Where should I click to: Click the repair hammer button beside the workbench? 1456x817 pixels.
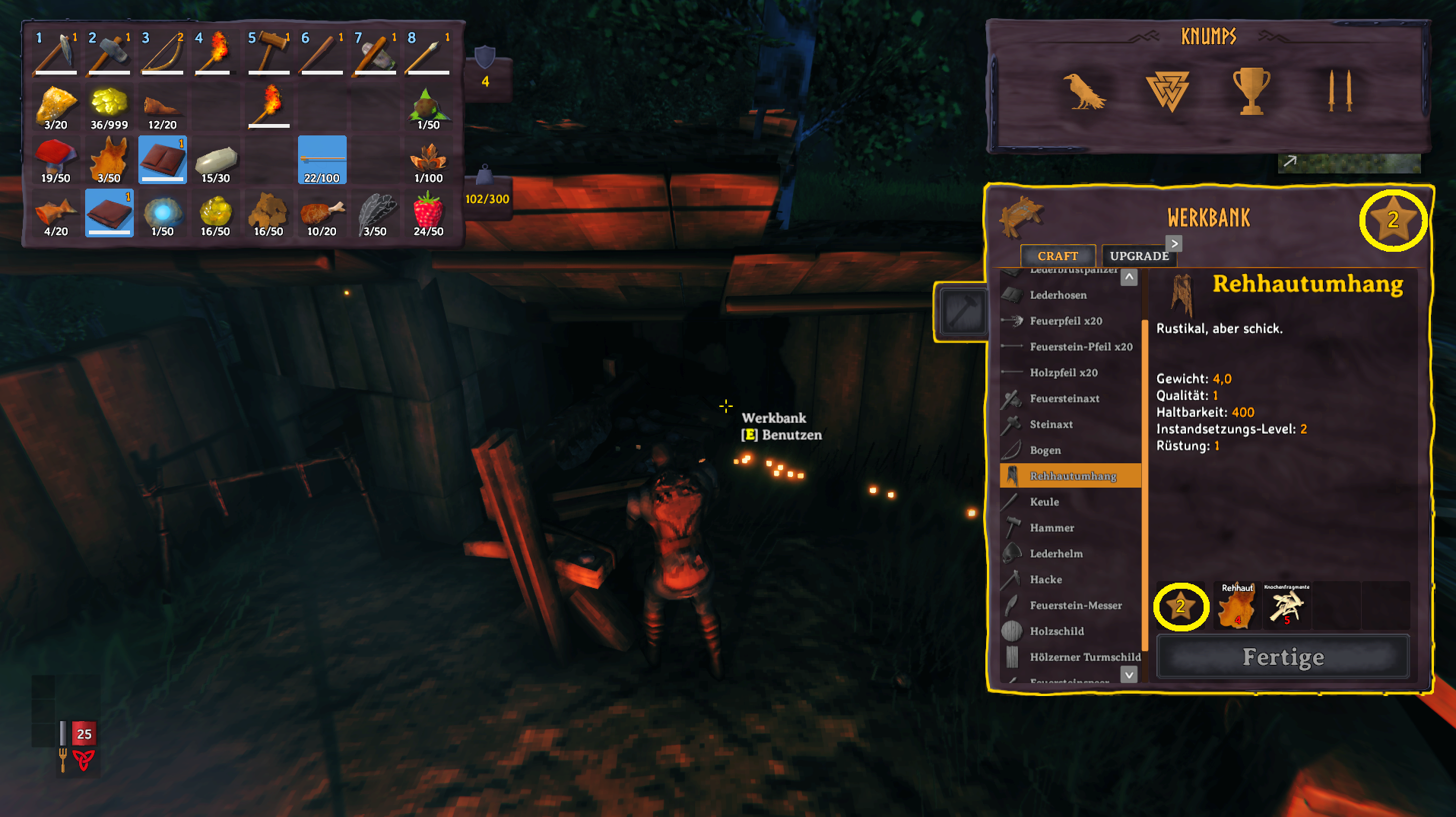[x=963, y=311]
